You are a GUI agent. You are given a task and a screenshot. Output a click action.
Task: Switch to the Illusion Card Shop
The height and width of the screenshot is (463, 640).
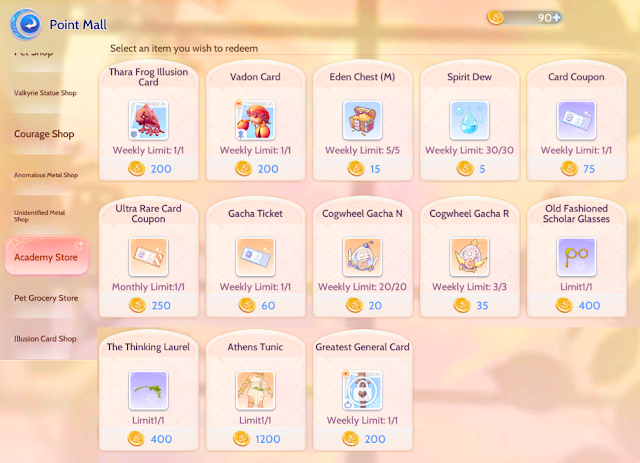(45, 339)
